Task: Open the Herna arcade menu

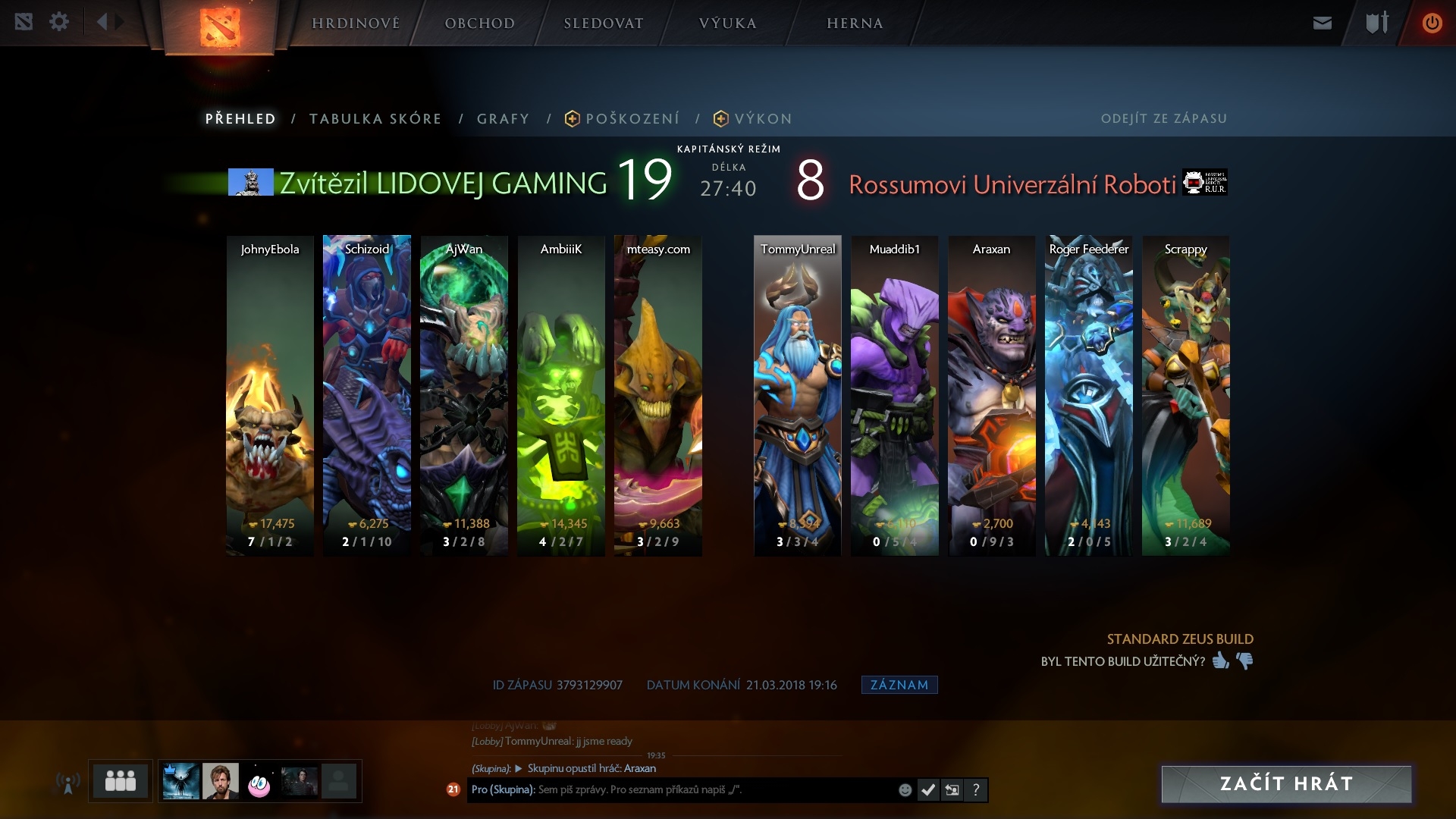Action: tap(855, 24)
